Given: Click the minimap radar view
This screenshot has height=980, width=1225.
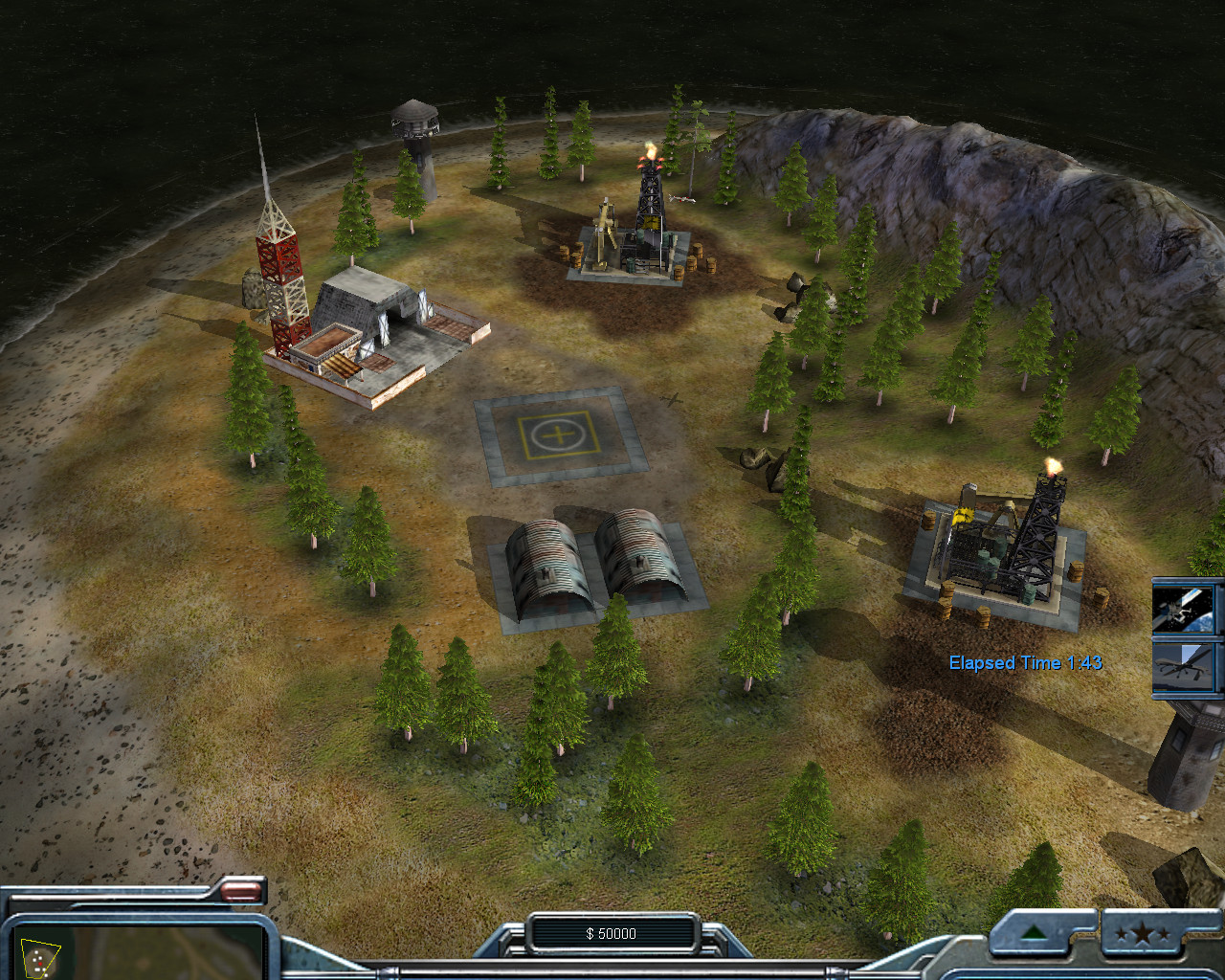Looking at the screenshot, I should pos(134,951).
